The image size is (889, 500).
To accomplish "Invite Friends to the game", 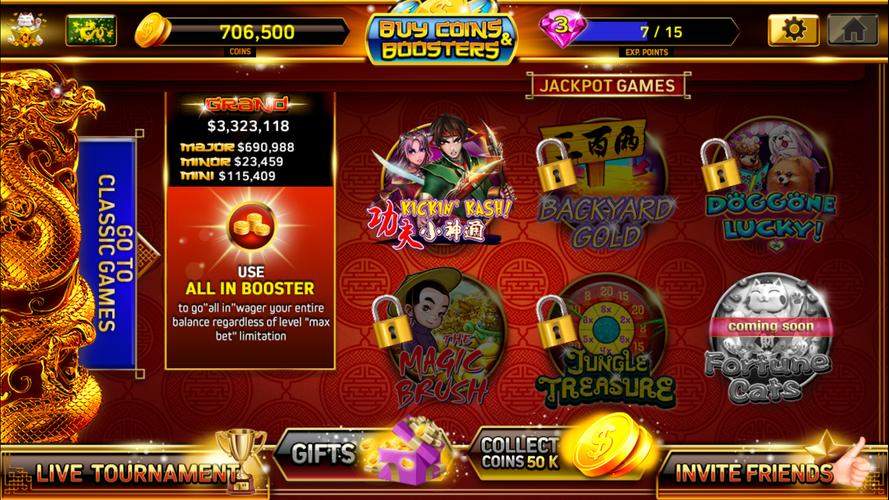I will click(762, 472).
